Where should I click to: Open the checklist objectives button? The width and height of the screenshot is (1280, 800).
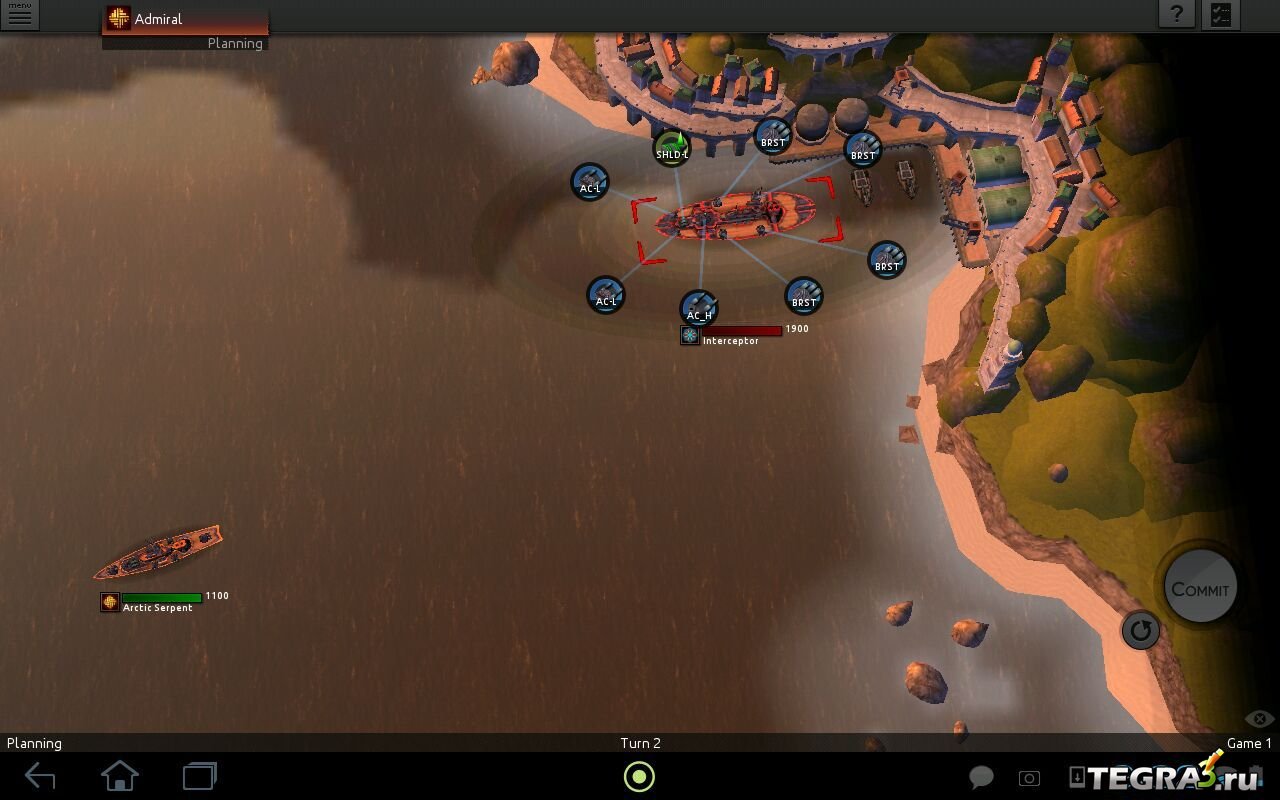tap(1221, 14)
